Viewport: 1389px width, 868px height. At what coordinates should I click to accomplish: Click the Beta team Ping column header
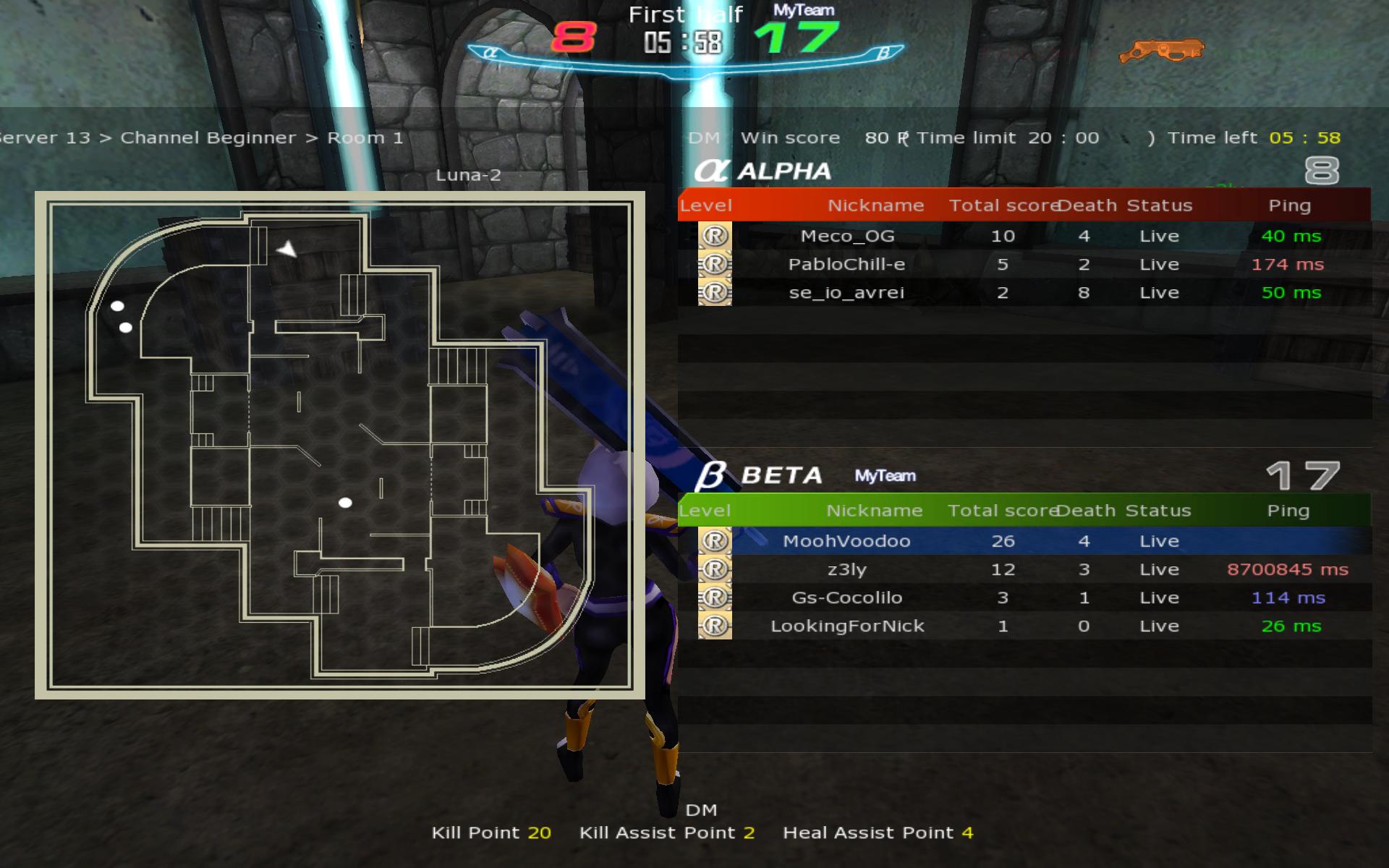click(x=1288, y=511)
